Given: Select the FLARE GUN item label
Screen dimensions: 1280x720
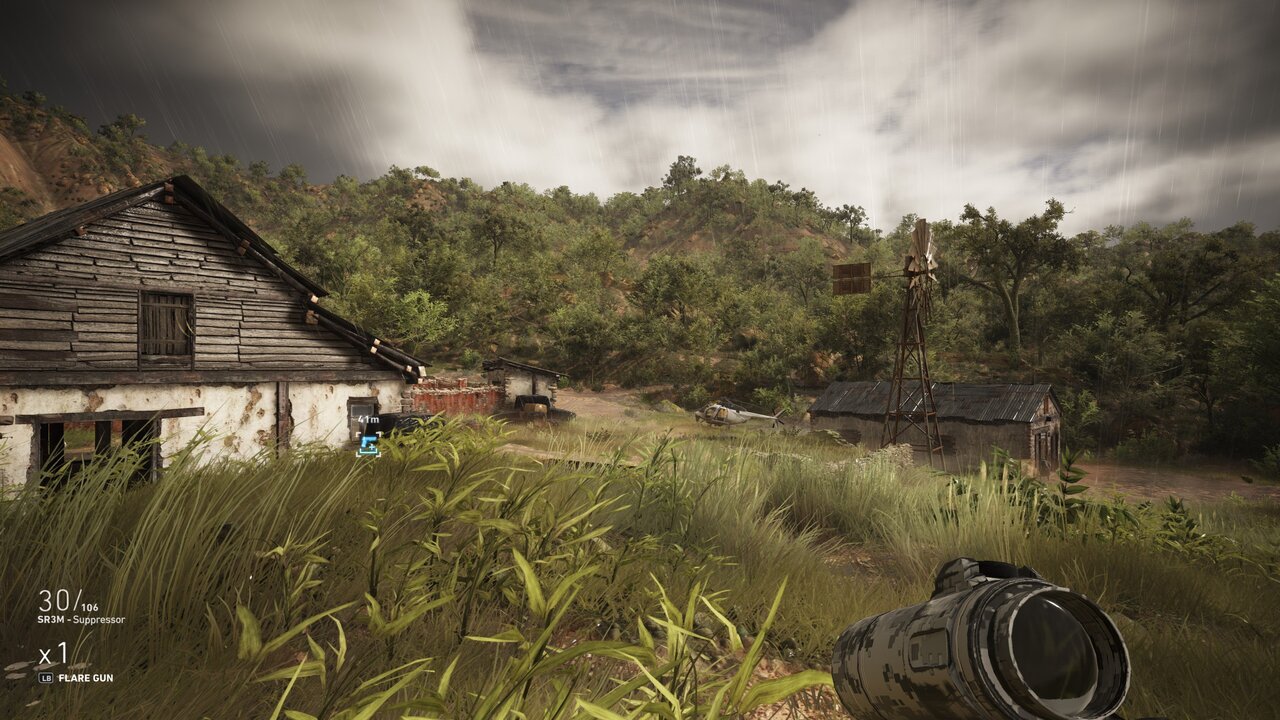Looking at the screenshot, I should click(x=85, y=678).
